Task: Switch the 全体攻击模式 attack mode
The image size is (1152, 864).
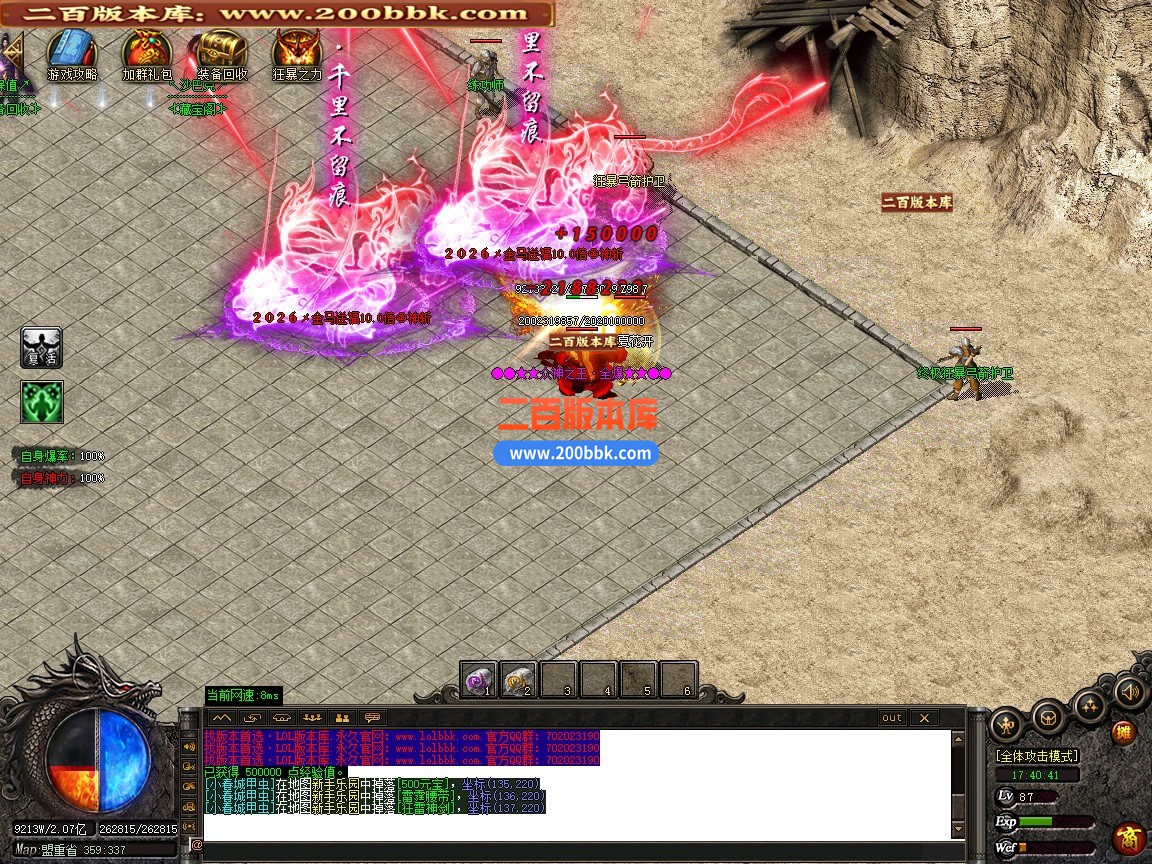Action: pyautogui.click(x=1037, y=756)
